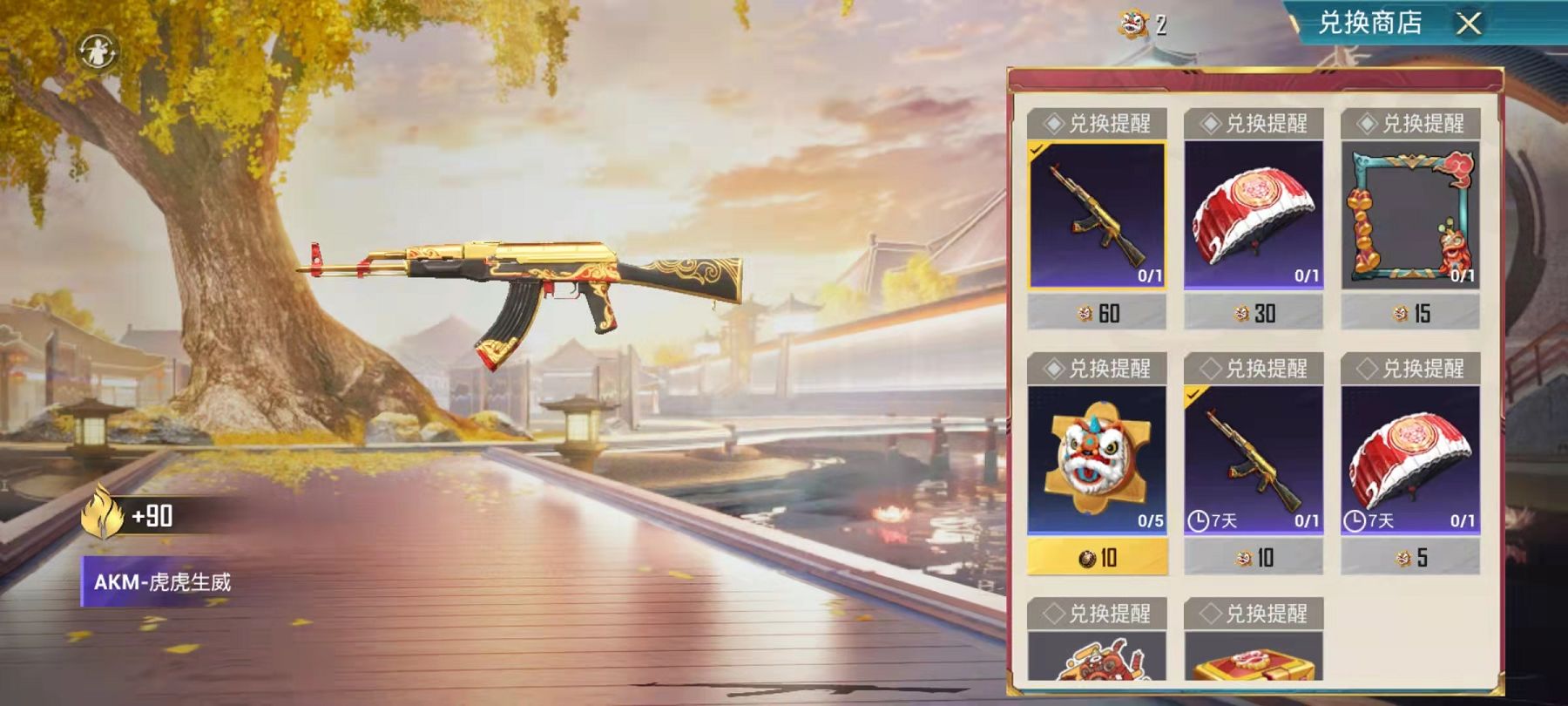Viewport: 1568px width, 706px height.
Task: Tap the round character preview icon
Action: [98, 51]
